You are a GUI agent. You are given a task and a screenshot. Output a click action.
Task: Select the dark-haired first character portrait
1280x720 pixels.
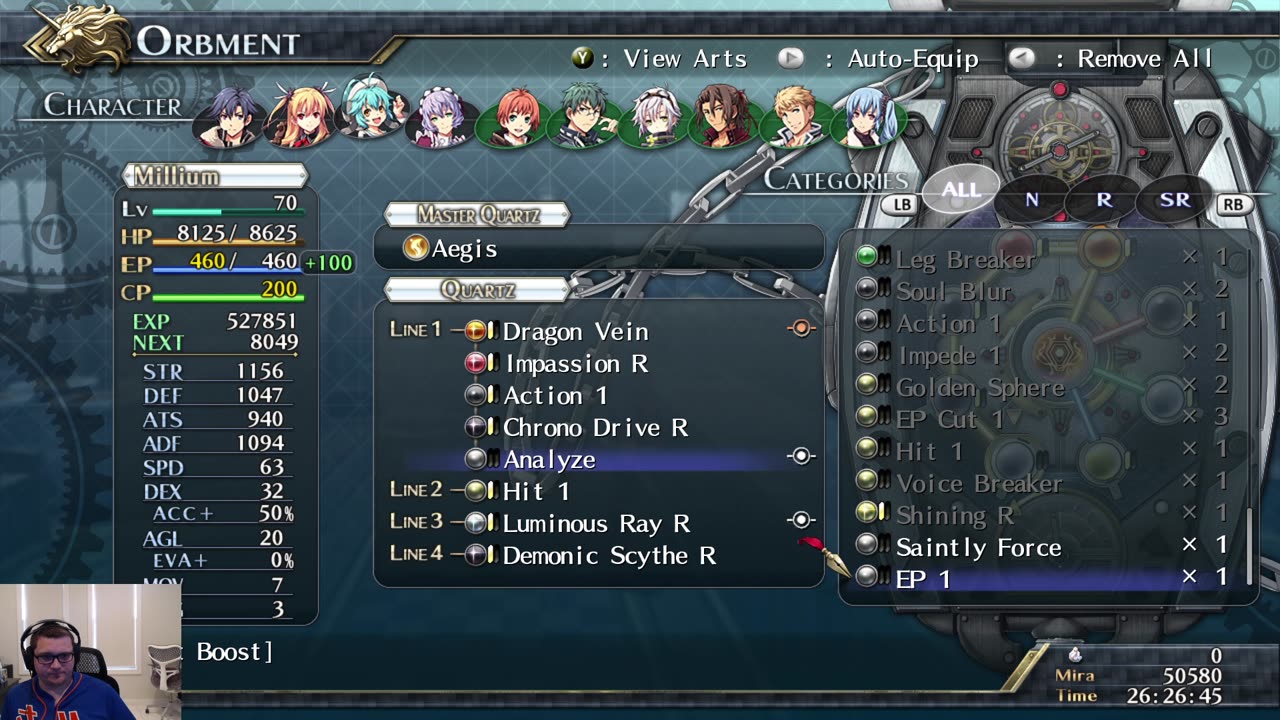pos(228,117)
